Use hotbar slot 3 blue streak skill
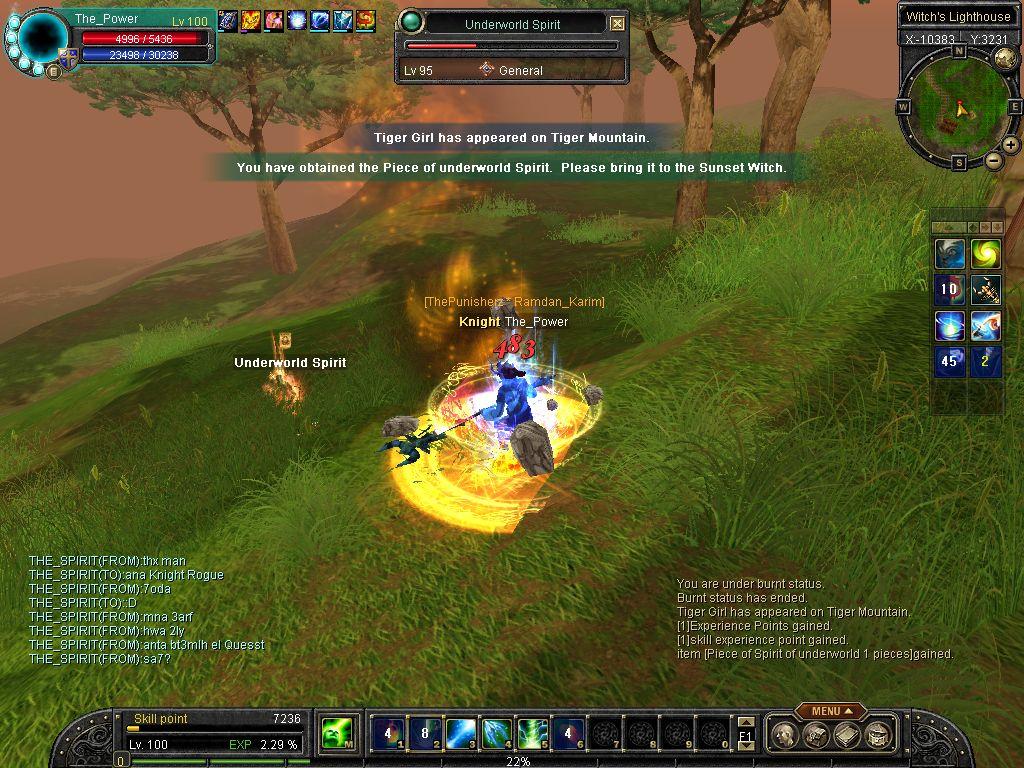 pos(460,734)
